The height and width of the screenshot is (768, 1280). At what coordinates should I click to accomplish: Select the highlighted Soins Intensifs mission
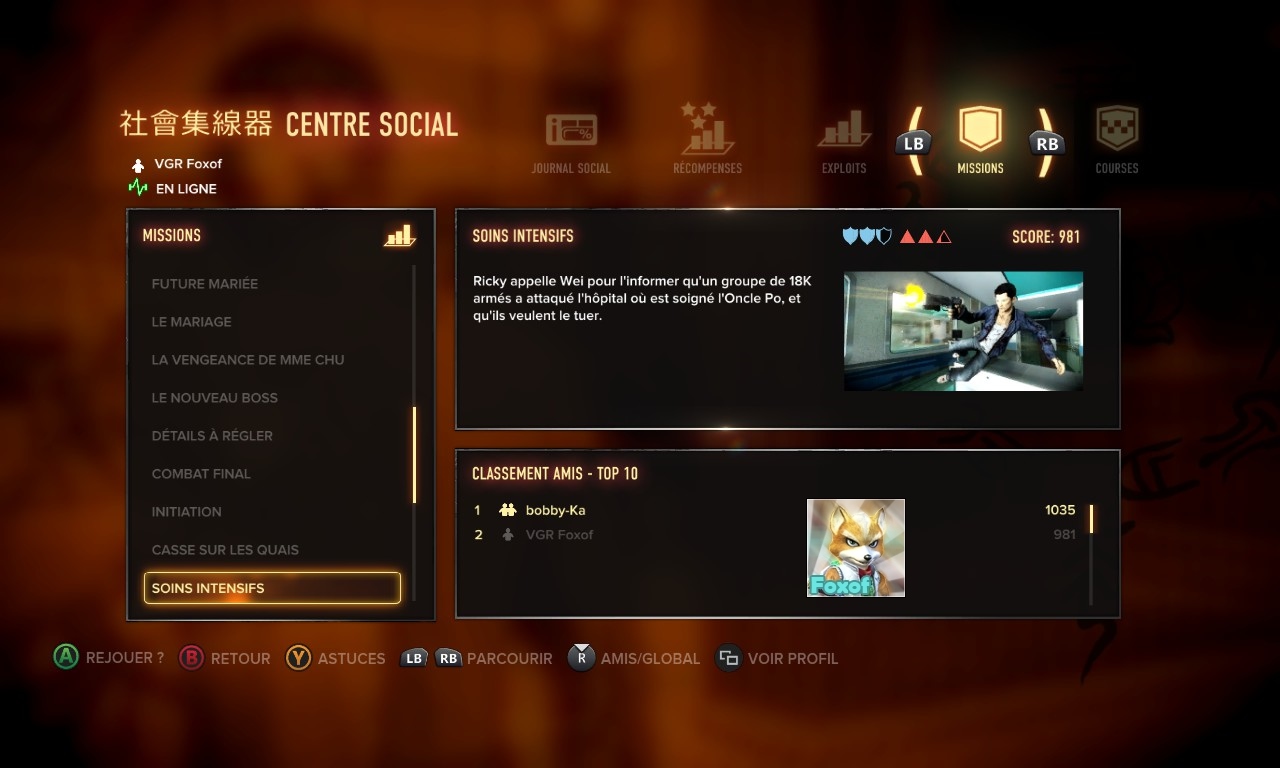(x=272, y=588)
